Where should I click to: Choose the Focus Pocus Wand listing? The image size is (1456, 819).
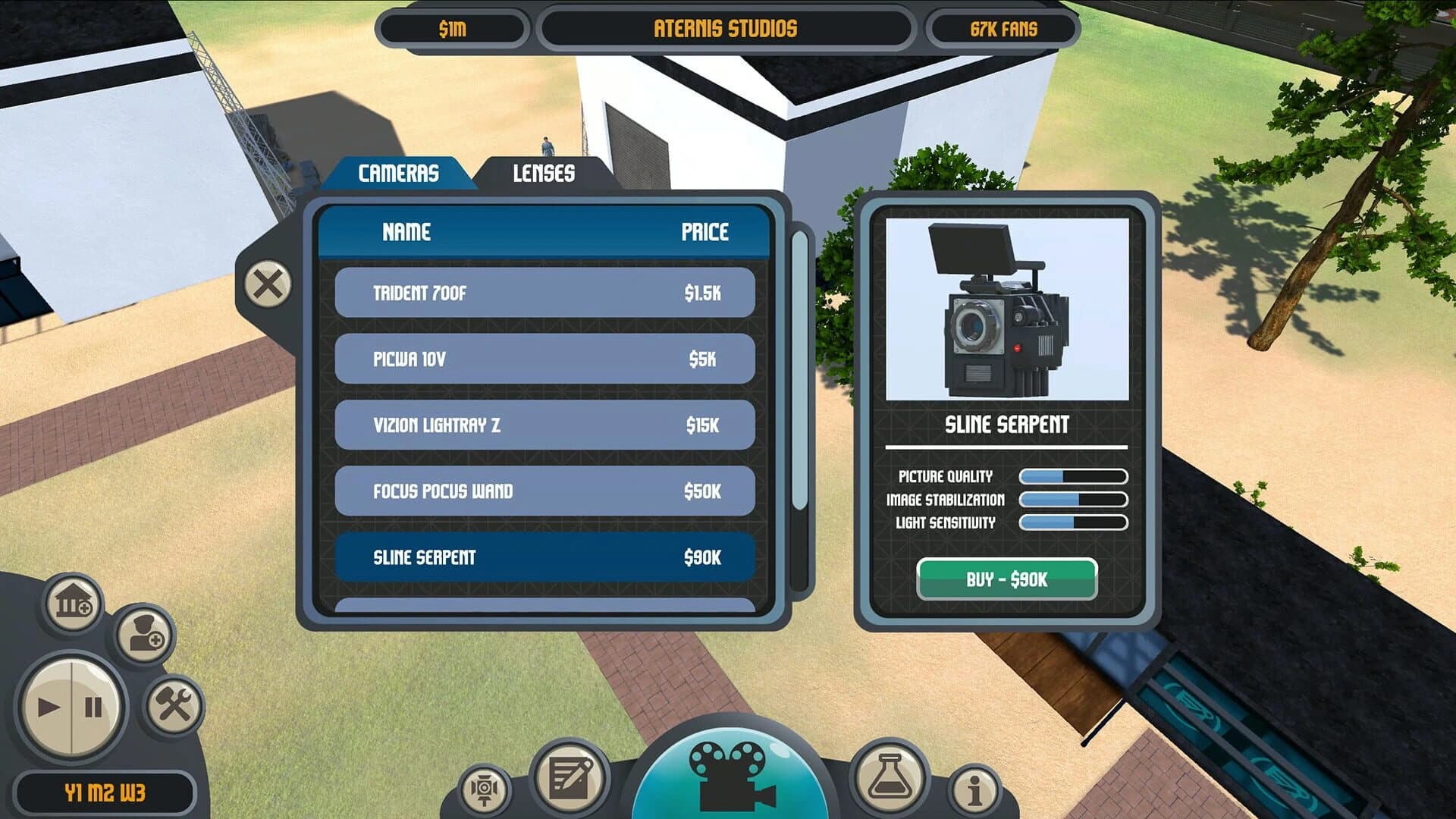click(x=544, y=491)
